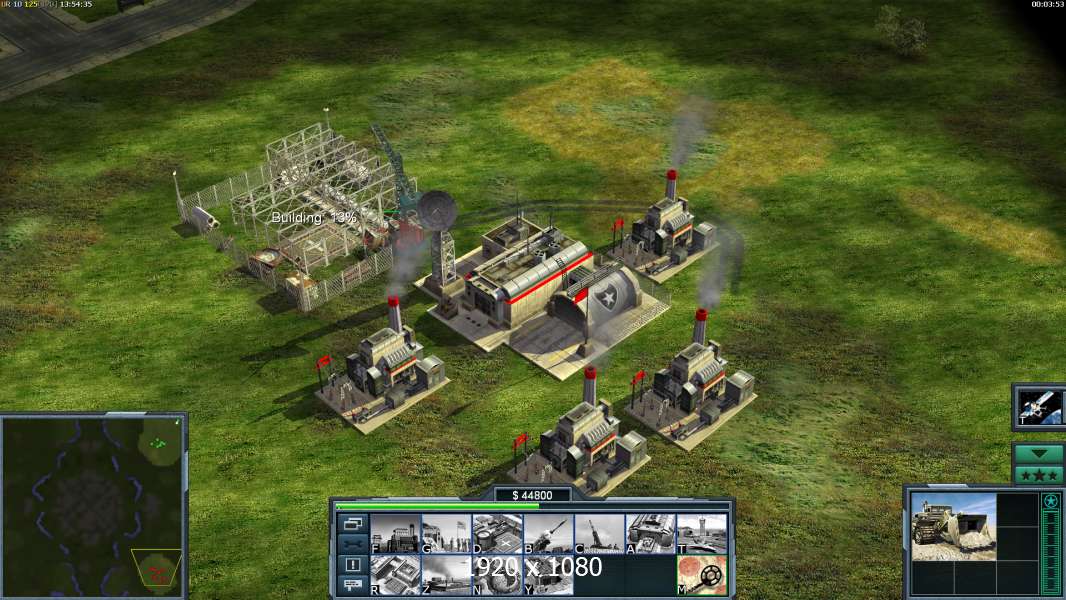
Task: Click the exclamation mark button
Action: point(352,565)
